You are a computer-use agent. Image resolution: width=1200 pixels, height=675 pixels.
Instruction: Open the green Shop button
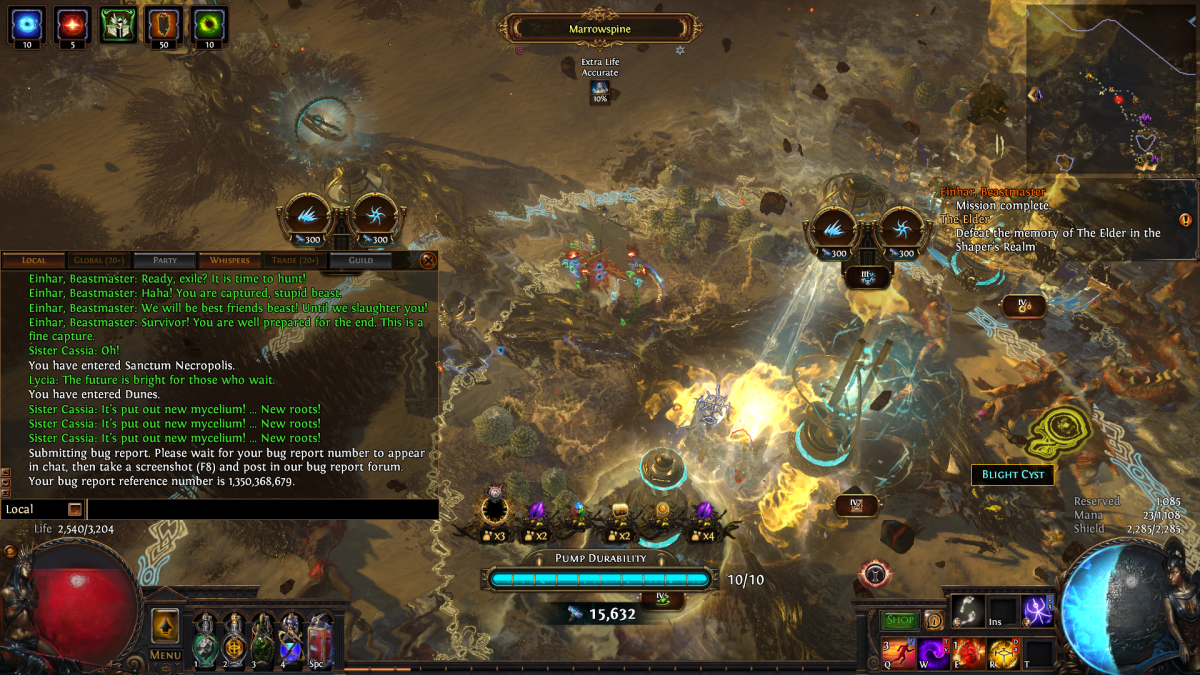(x=900, y=620)
